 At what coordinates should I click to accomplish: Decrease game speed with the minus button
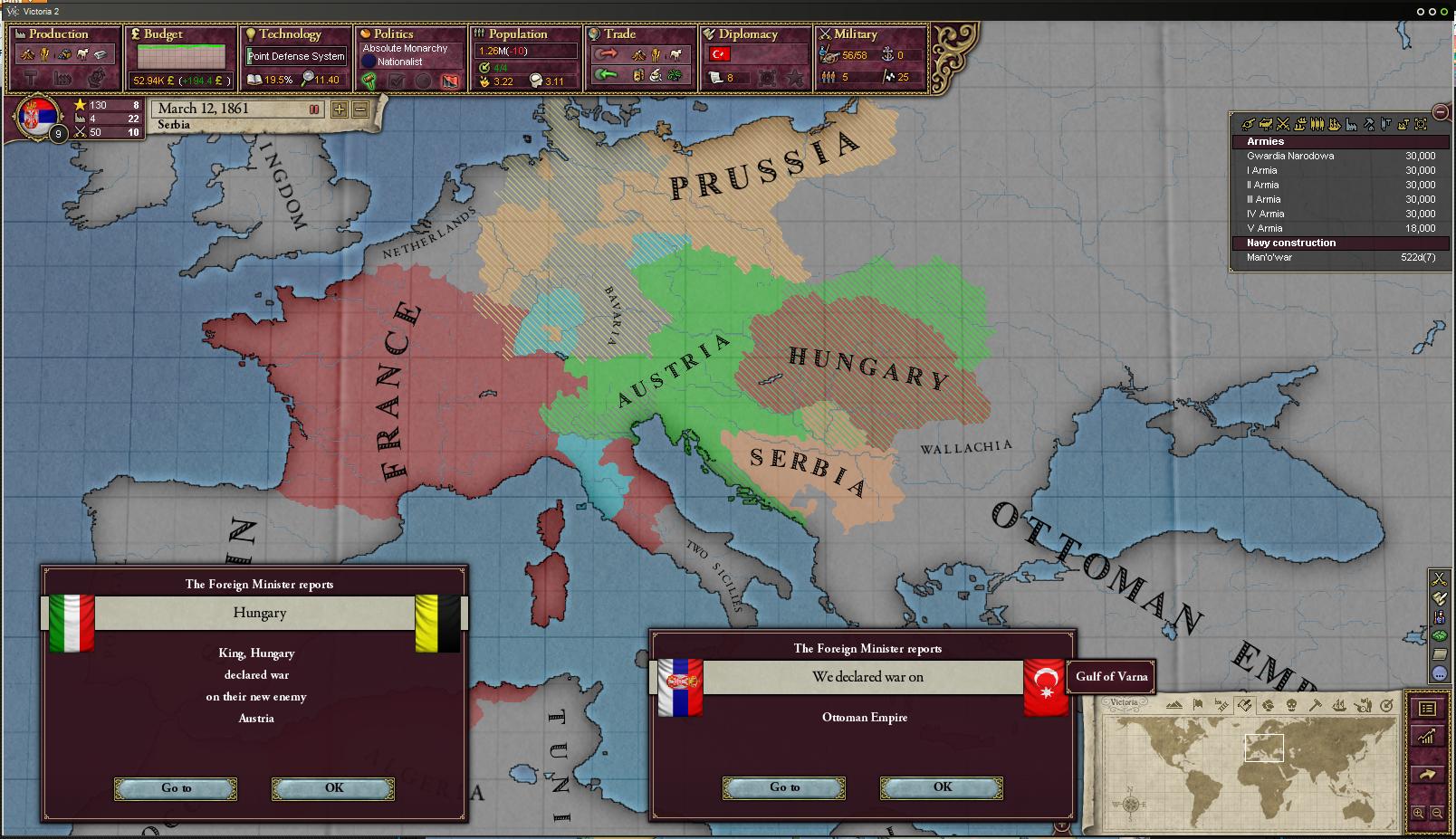pyautogui.click(x=360, y=110)
